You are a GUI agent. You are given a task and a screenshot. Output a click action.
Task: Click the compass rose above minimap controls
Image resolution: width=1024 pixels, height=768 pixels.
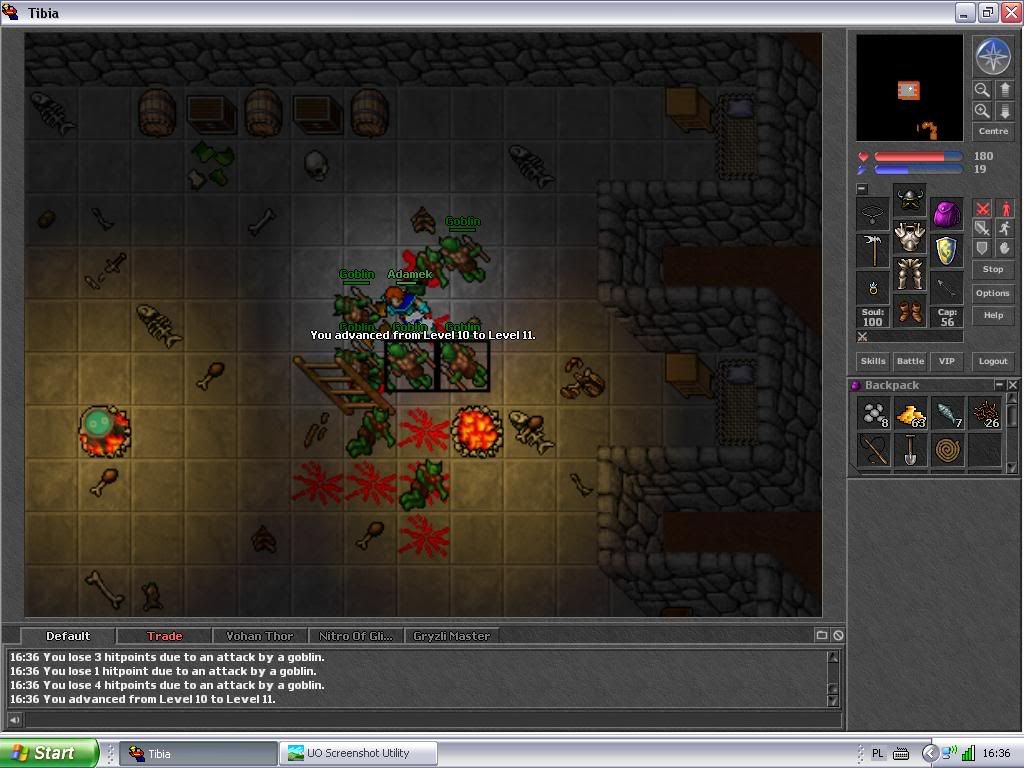pyautogui.click(x=993, y=57)
